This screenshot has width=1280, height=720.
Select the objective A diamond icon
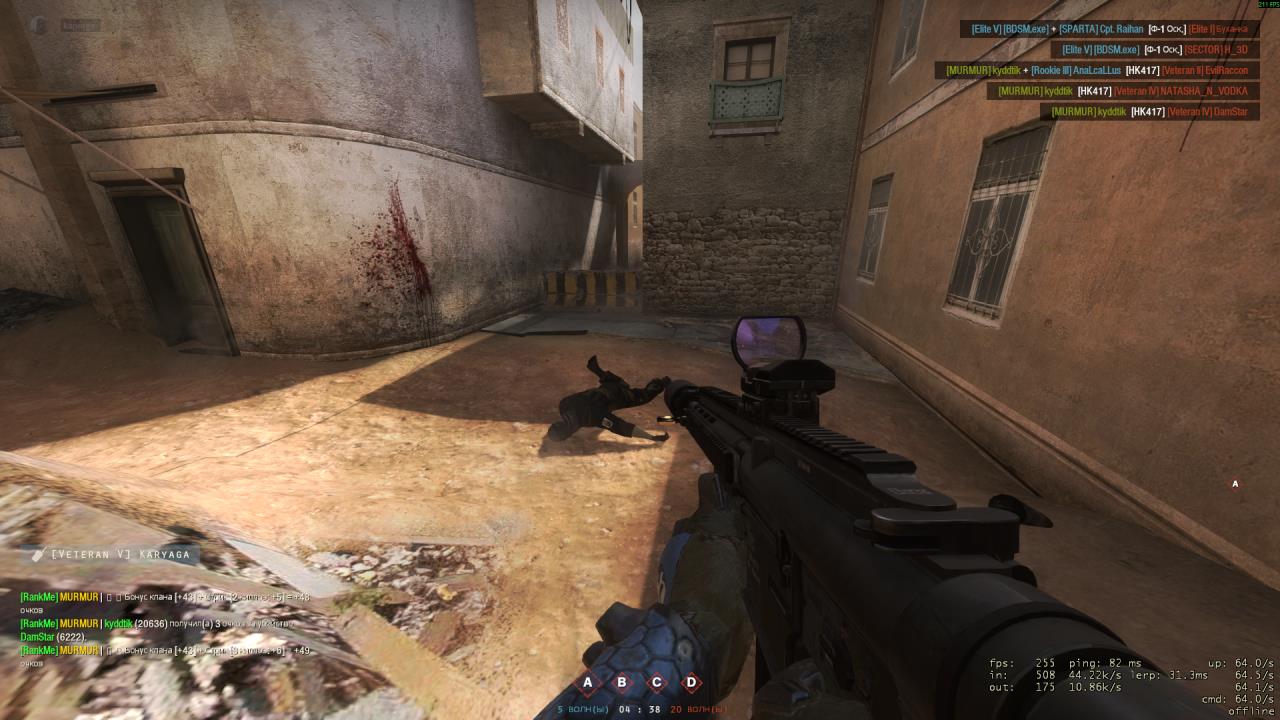[588, 684]
